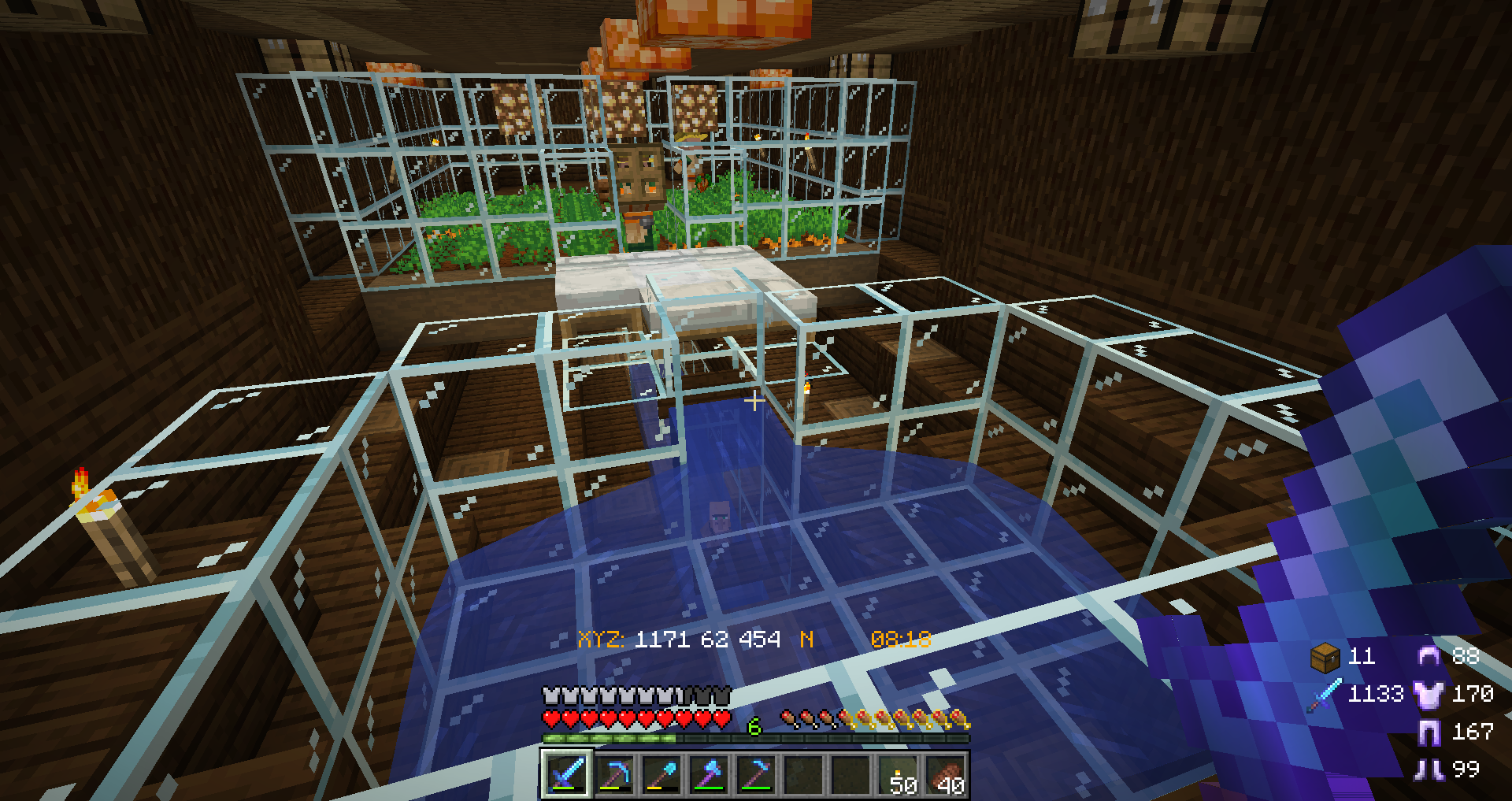Pick the diamond hoe hotbar slot
This screenshot has width=1512, height=801.
pyautogui.click(x=756, y=774)
